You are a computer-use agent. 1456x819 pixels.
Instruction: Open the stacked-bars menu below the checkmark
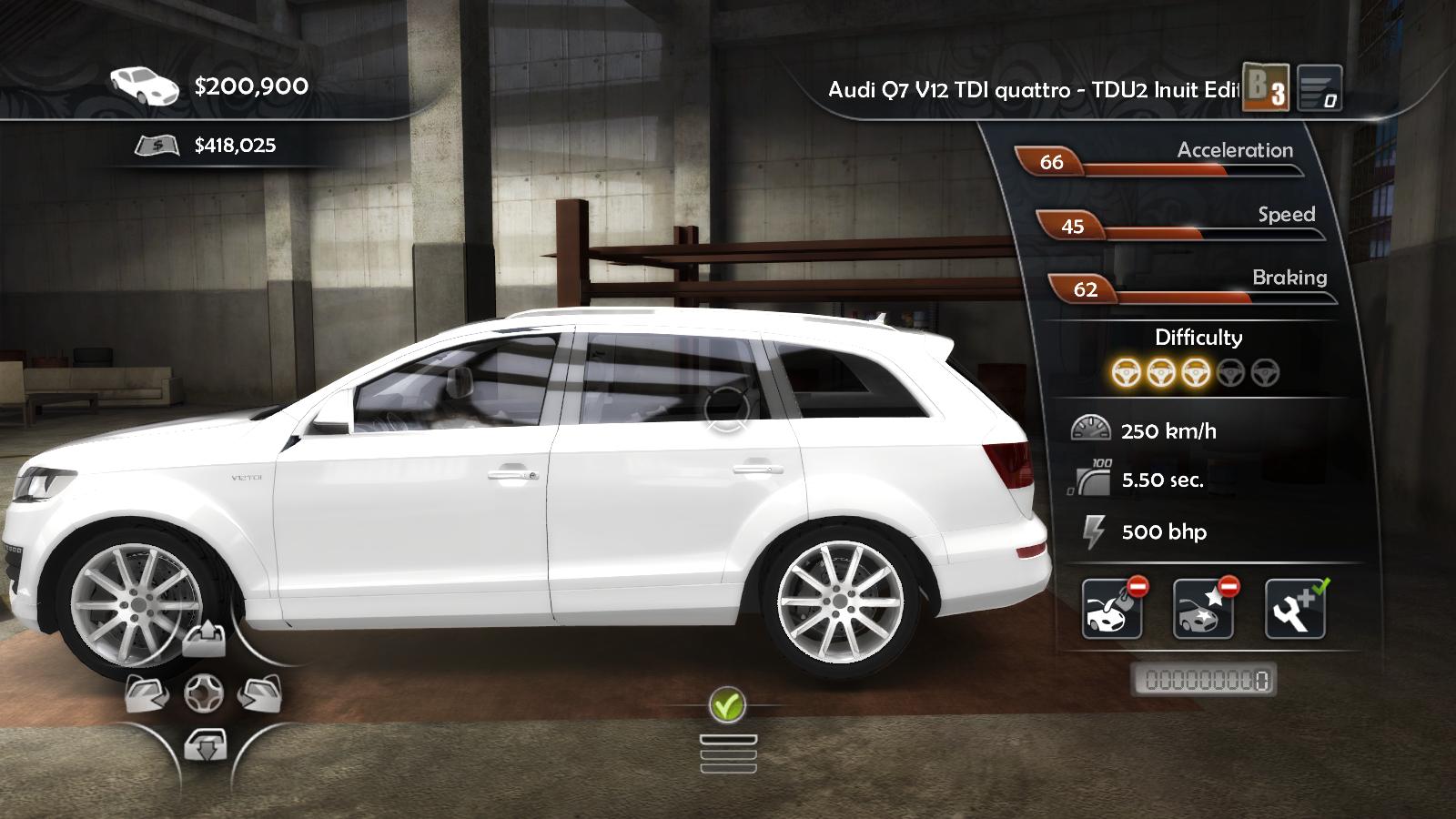pyautogui.click(x=728, y=753)
